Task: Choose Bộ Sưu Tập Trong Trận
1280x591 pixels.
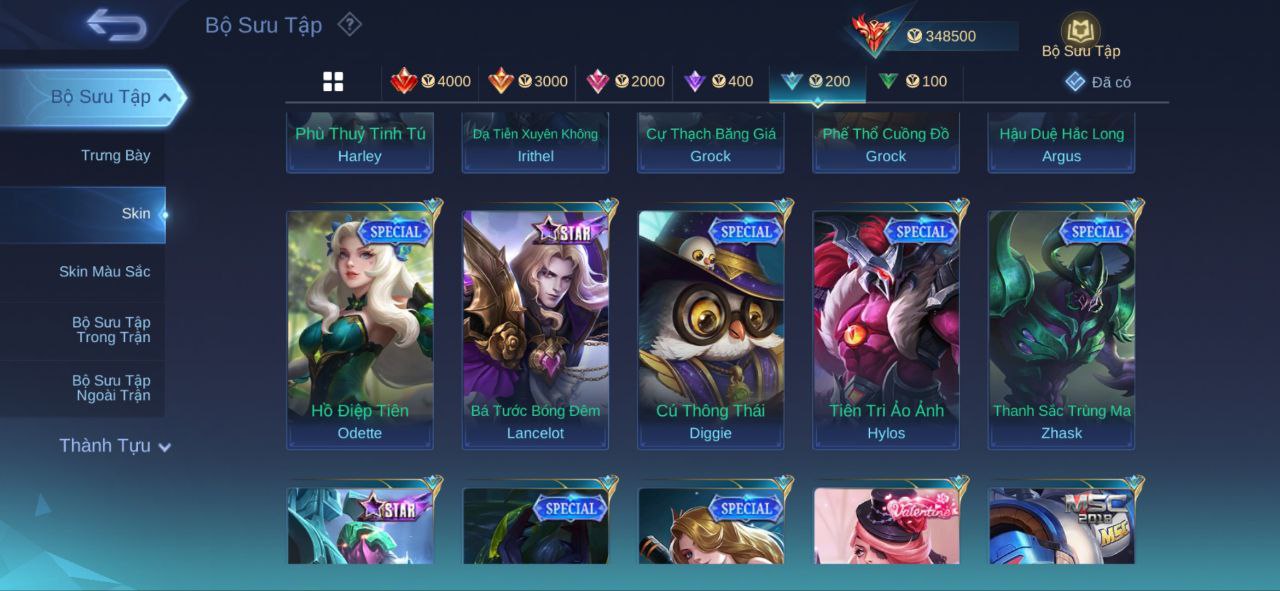Action: 111,330
